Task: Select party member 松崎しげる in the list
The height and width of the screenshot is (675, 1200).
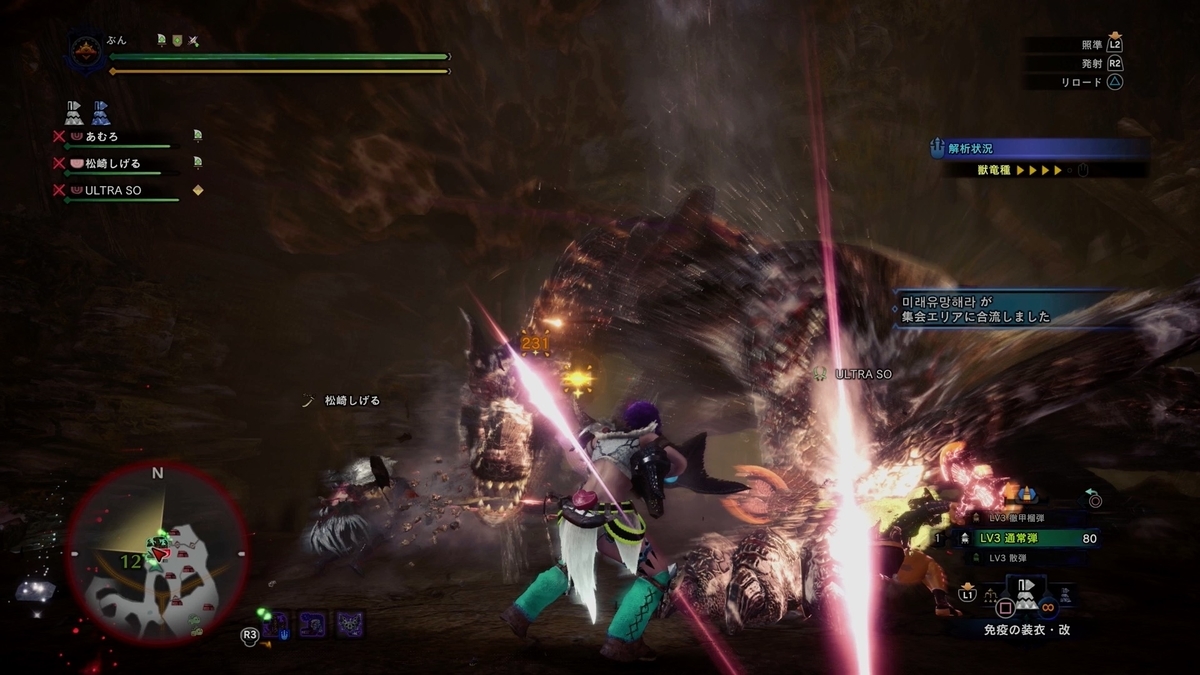Action: (x=112, y=163)
